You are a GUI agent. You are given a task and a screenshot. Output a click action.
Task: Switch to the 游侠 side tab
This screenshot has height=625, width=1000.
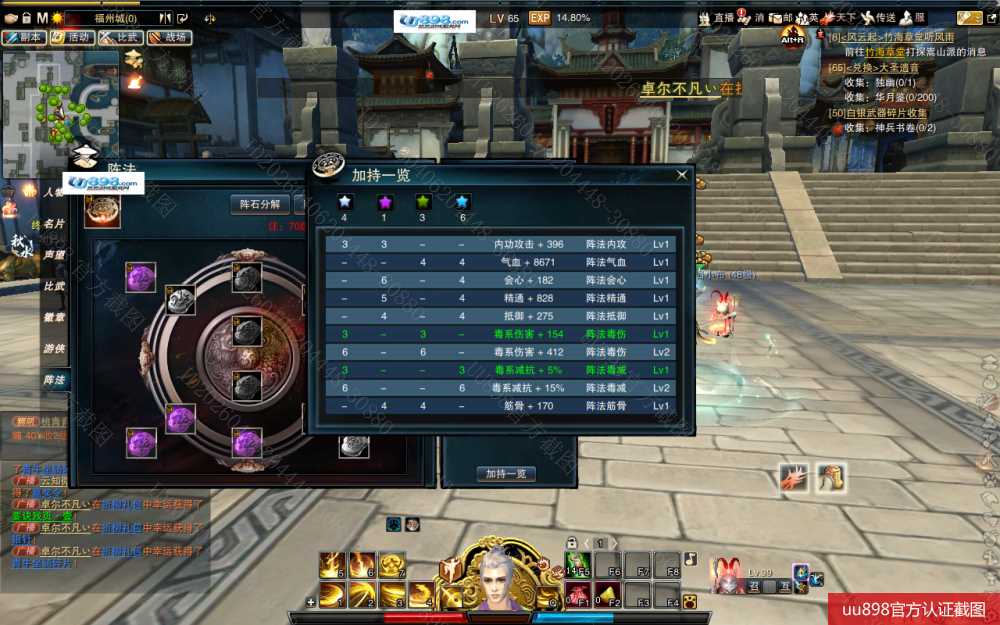click(54, 348)
